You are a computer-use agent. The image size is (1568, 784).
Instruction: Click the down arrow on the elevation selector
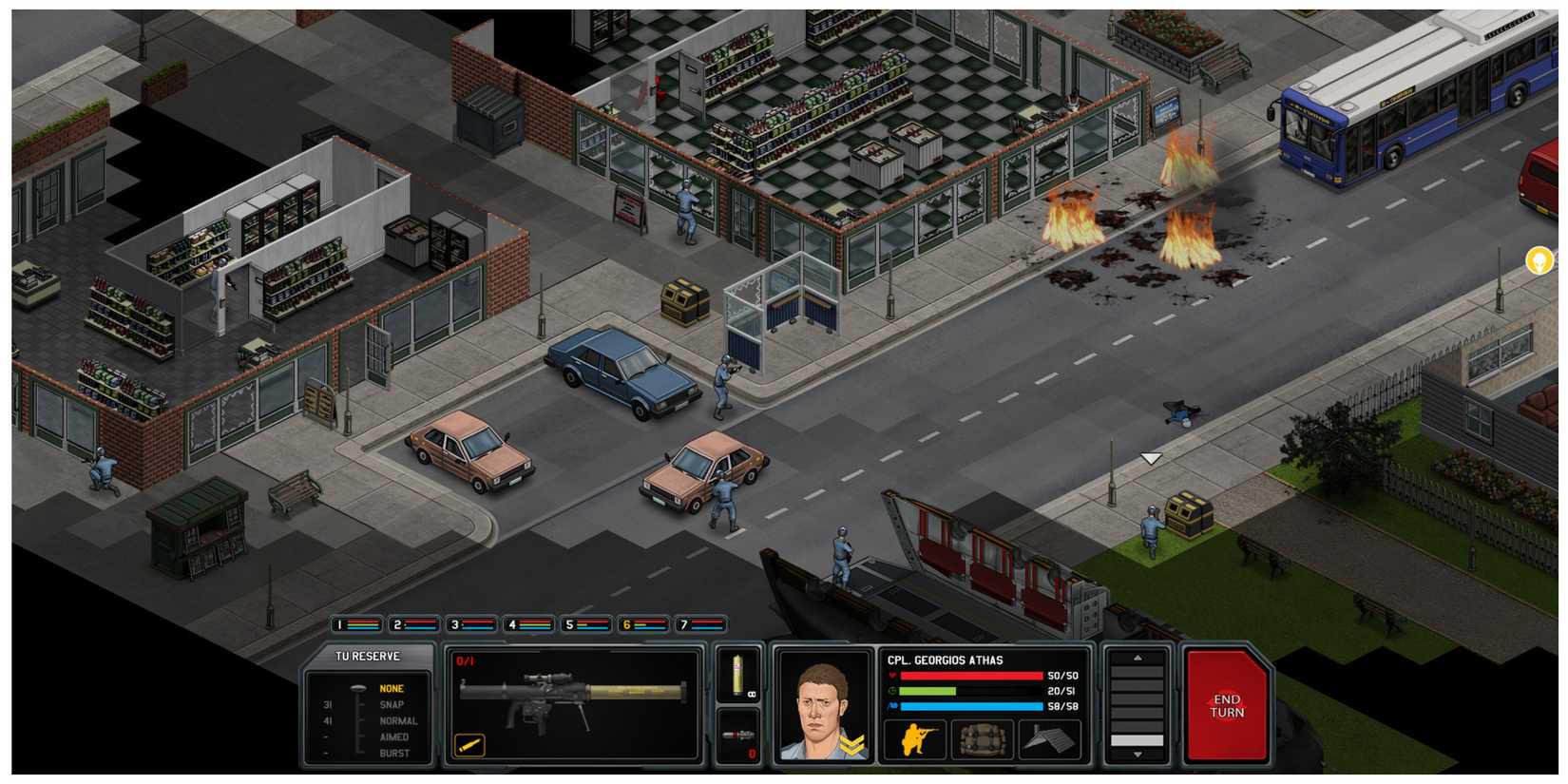pos(1138,753)
